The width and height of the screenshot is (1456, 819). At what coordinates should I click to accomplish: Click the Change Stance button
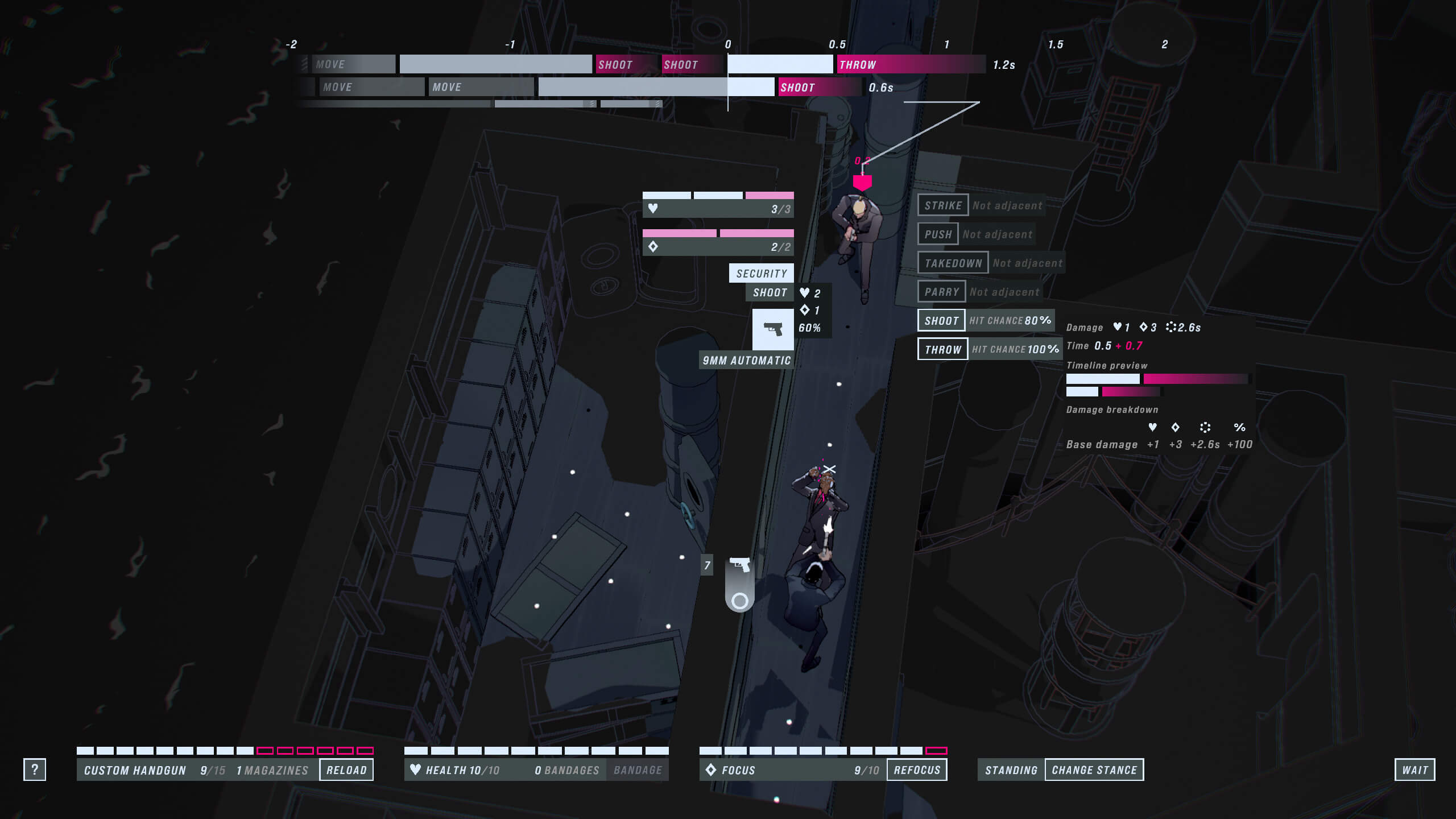1094,770
